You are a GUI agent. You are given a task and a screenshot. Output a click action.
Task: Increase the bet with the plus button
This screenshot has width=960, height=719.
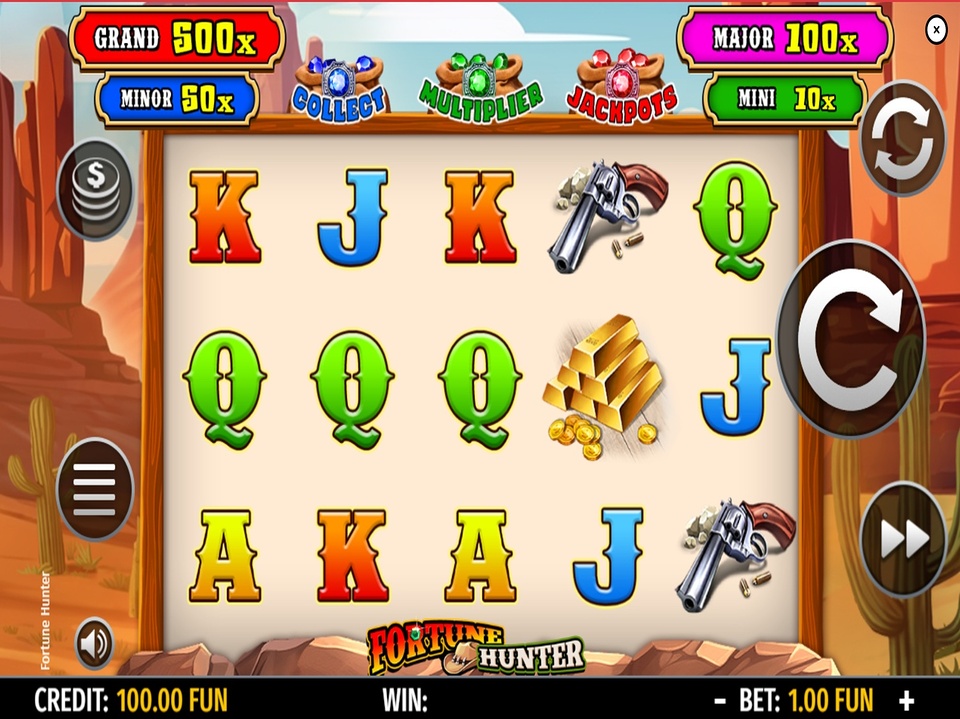point(906,700)
